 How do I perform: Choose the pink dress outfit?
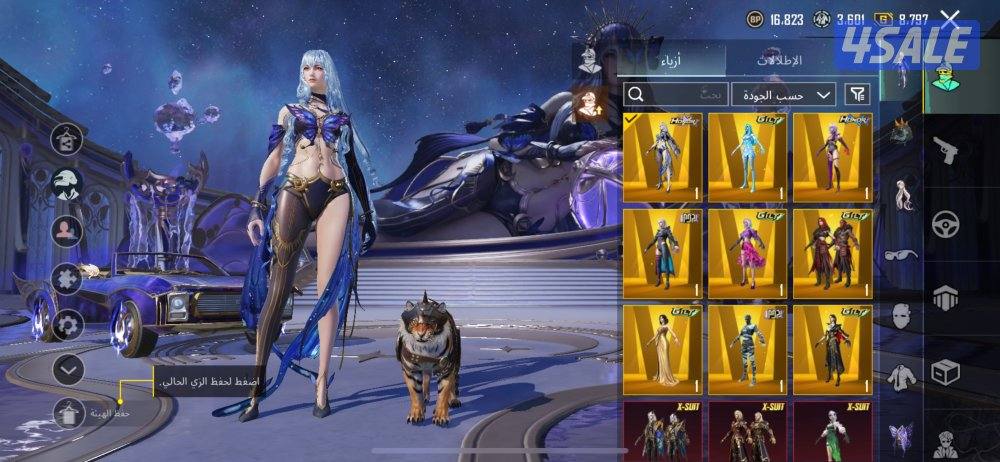(747, 253)
